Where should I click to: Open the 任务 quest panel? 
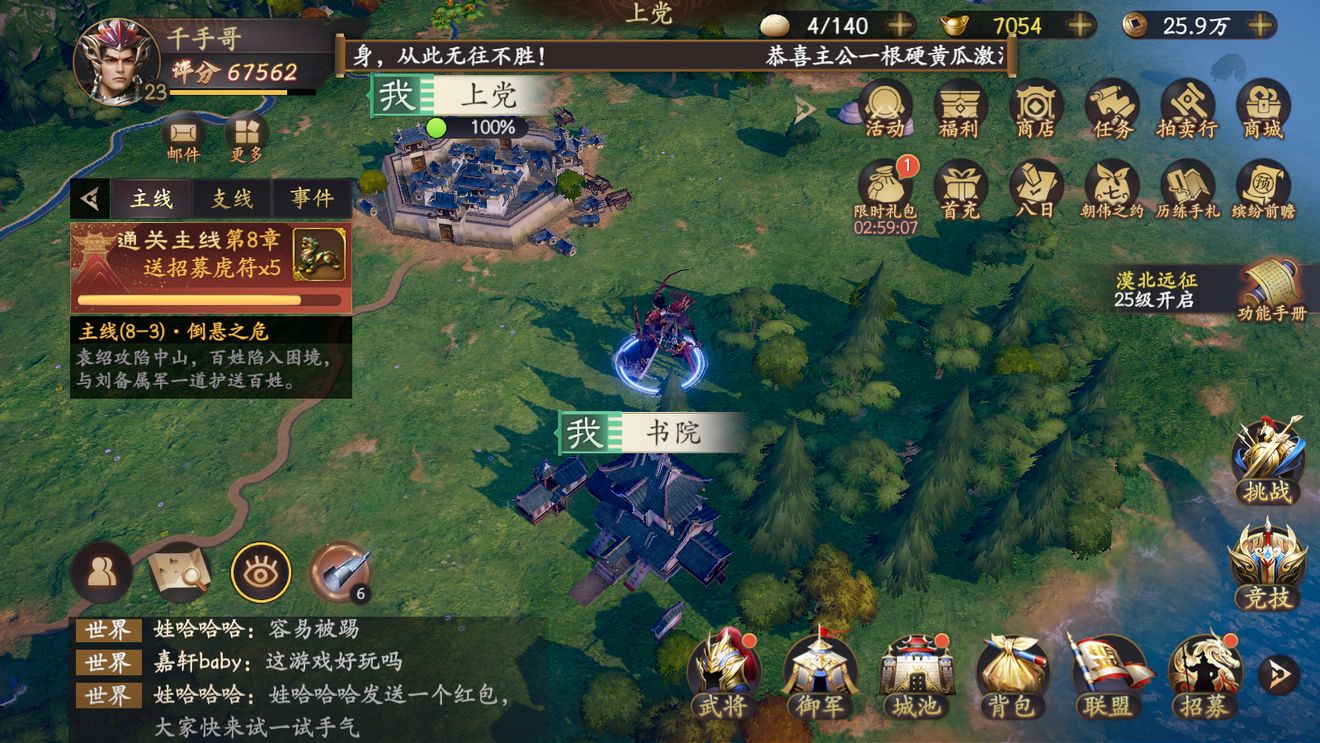point(1111,108)
